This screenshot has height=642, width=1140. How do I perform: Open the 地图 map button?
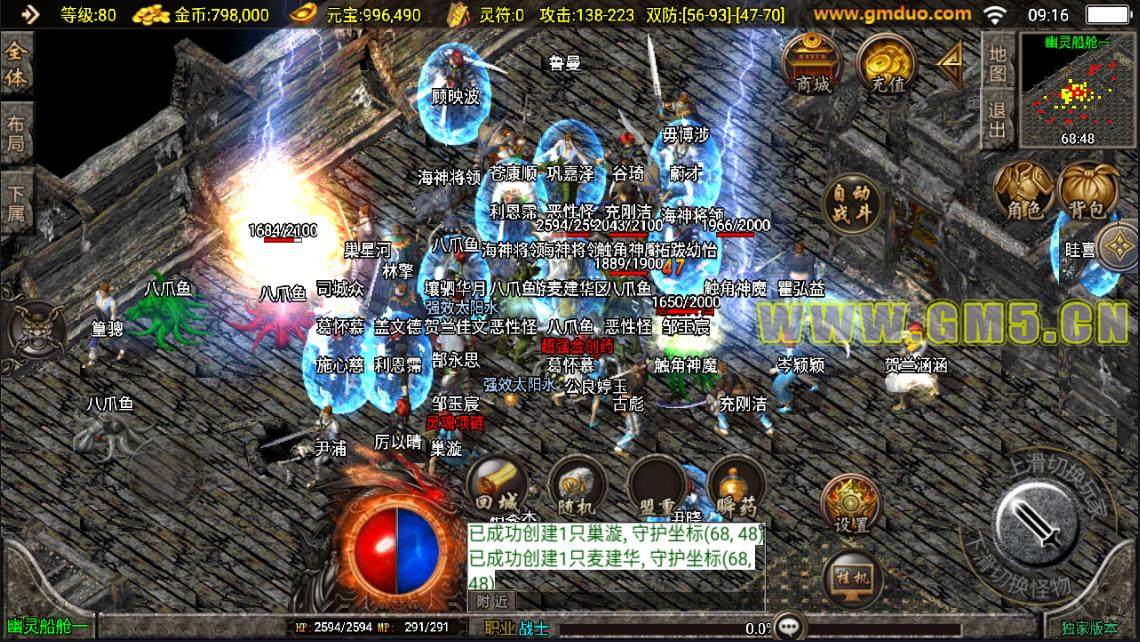pyautogui.click(x=997, y=62)
